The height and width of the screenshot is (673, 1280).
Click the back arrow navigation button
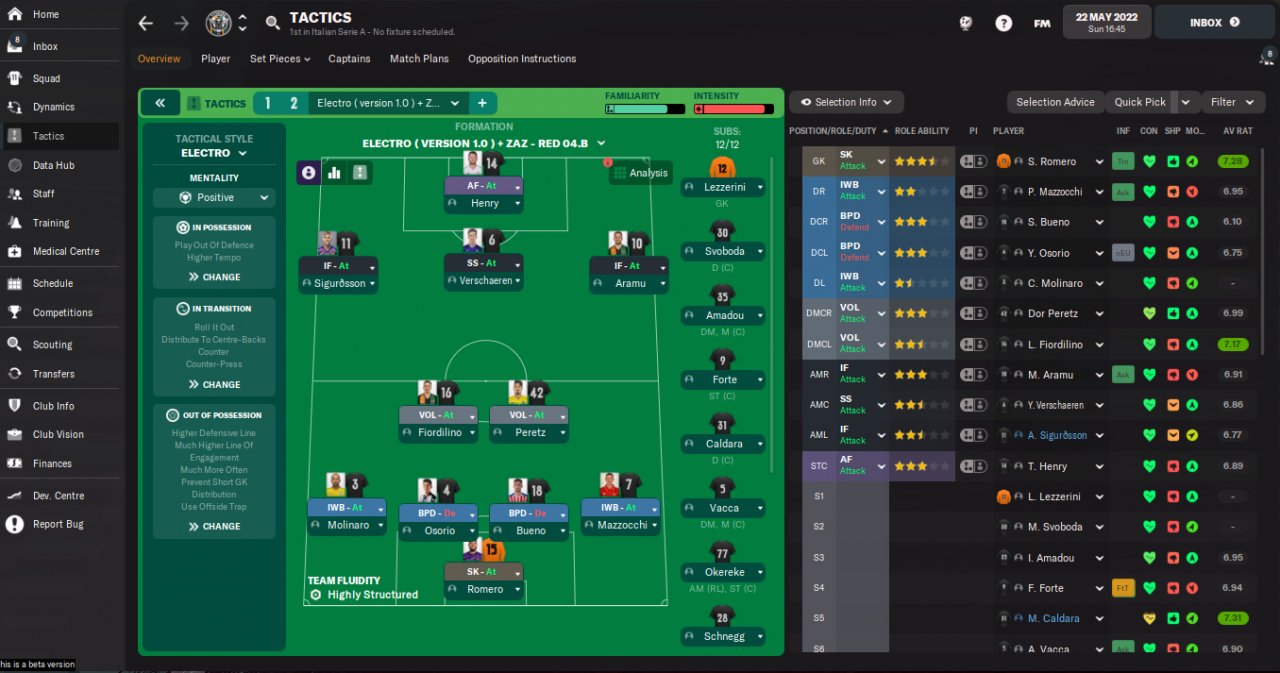pos(146,23)
